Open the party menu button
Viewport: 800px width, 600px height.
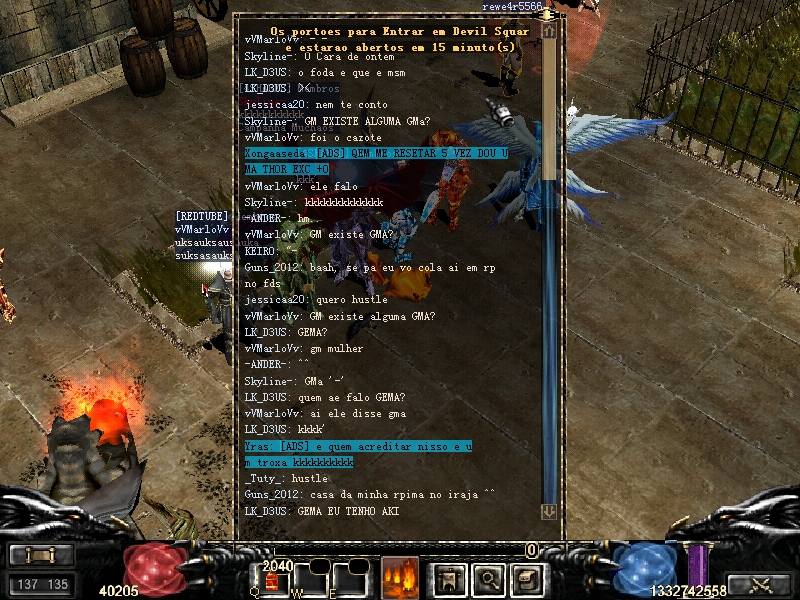(x=41, y=556)
